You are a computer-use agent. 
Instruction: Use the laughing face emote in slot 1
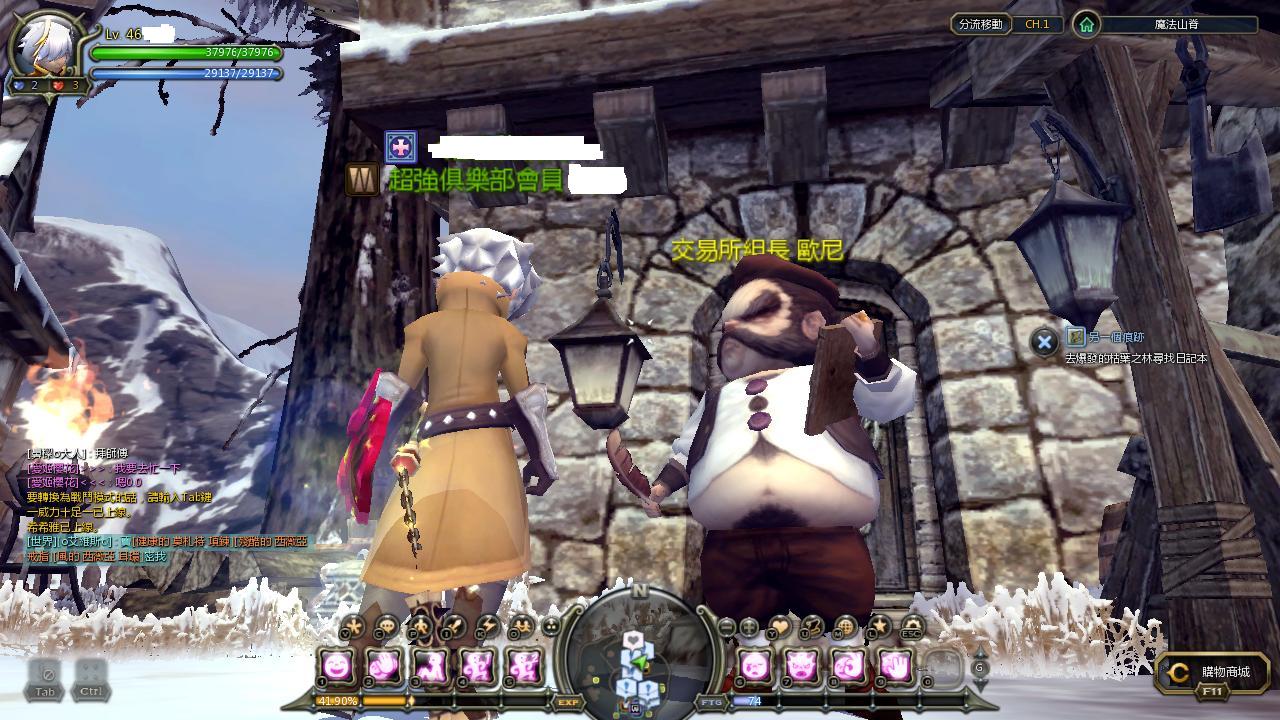tap(338, 665)
